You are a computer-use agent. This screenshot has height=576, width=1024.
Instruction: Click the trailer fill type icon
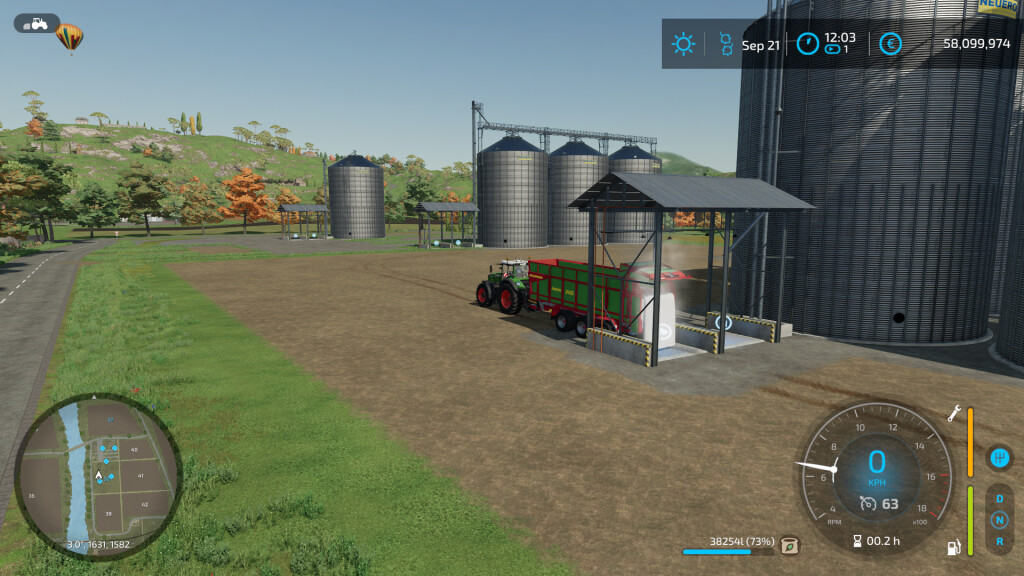click(790, 545)
